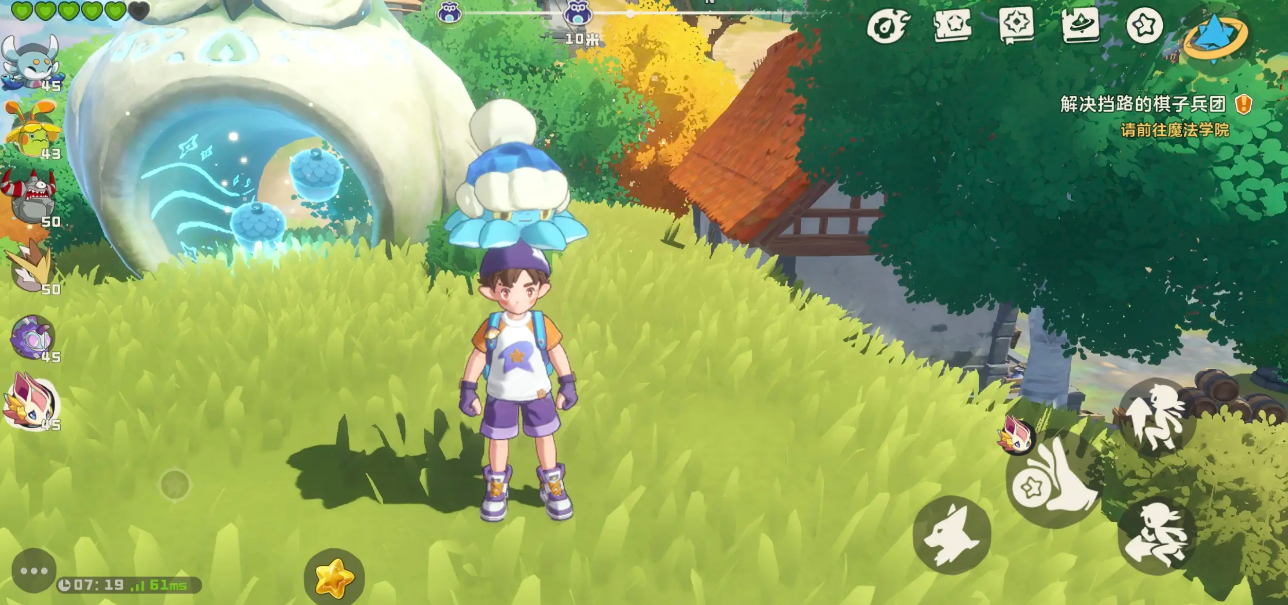
Task: Open the star ticket icon
Action: pyautogui.click(x=952, y=26)
